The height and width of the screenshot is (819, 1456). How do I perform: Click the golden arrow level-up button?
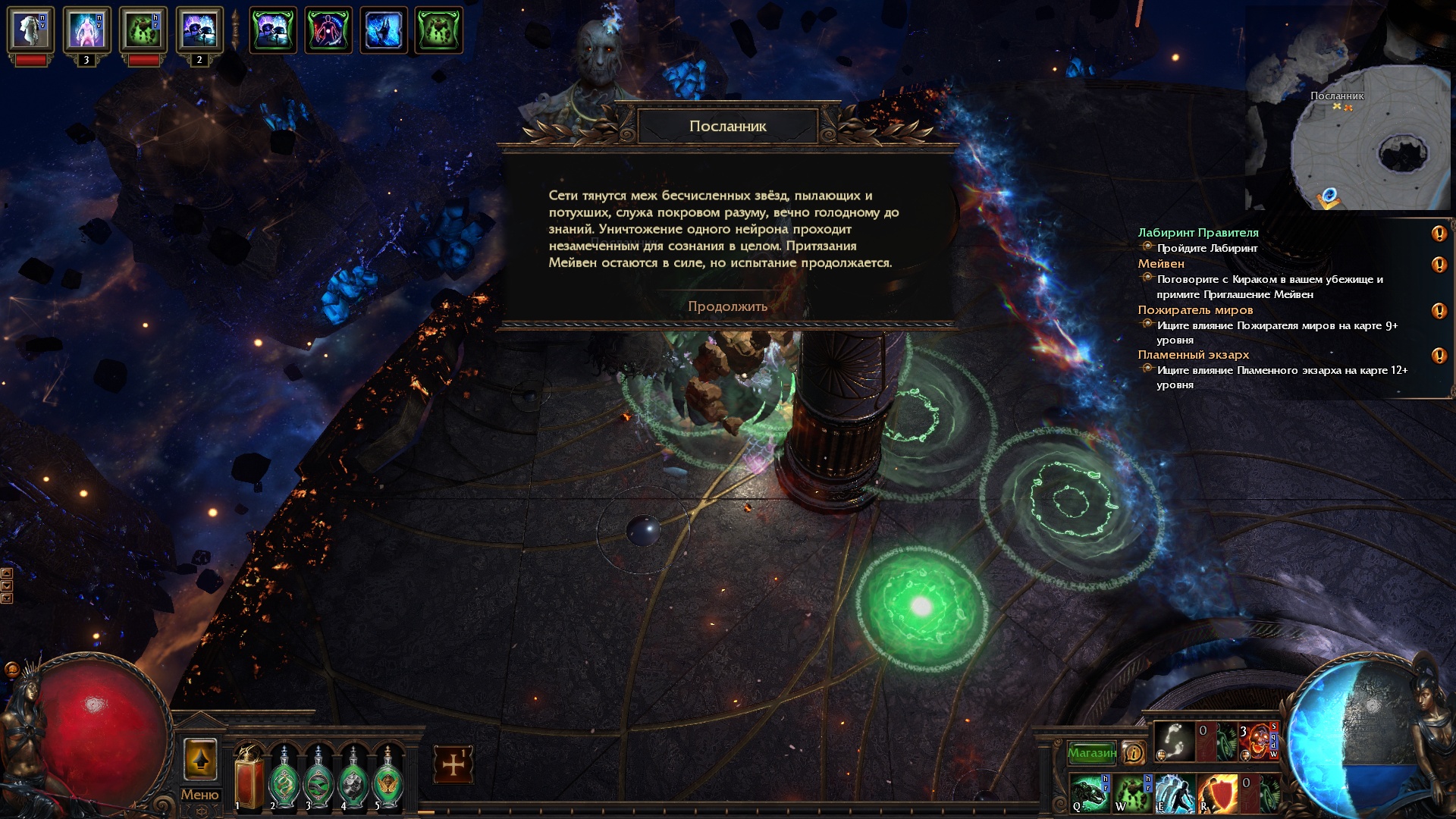coord(200,759)
